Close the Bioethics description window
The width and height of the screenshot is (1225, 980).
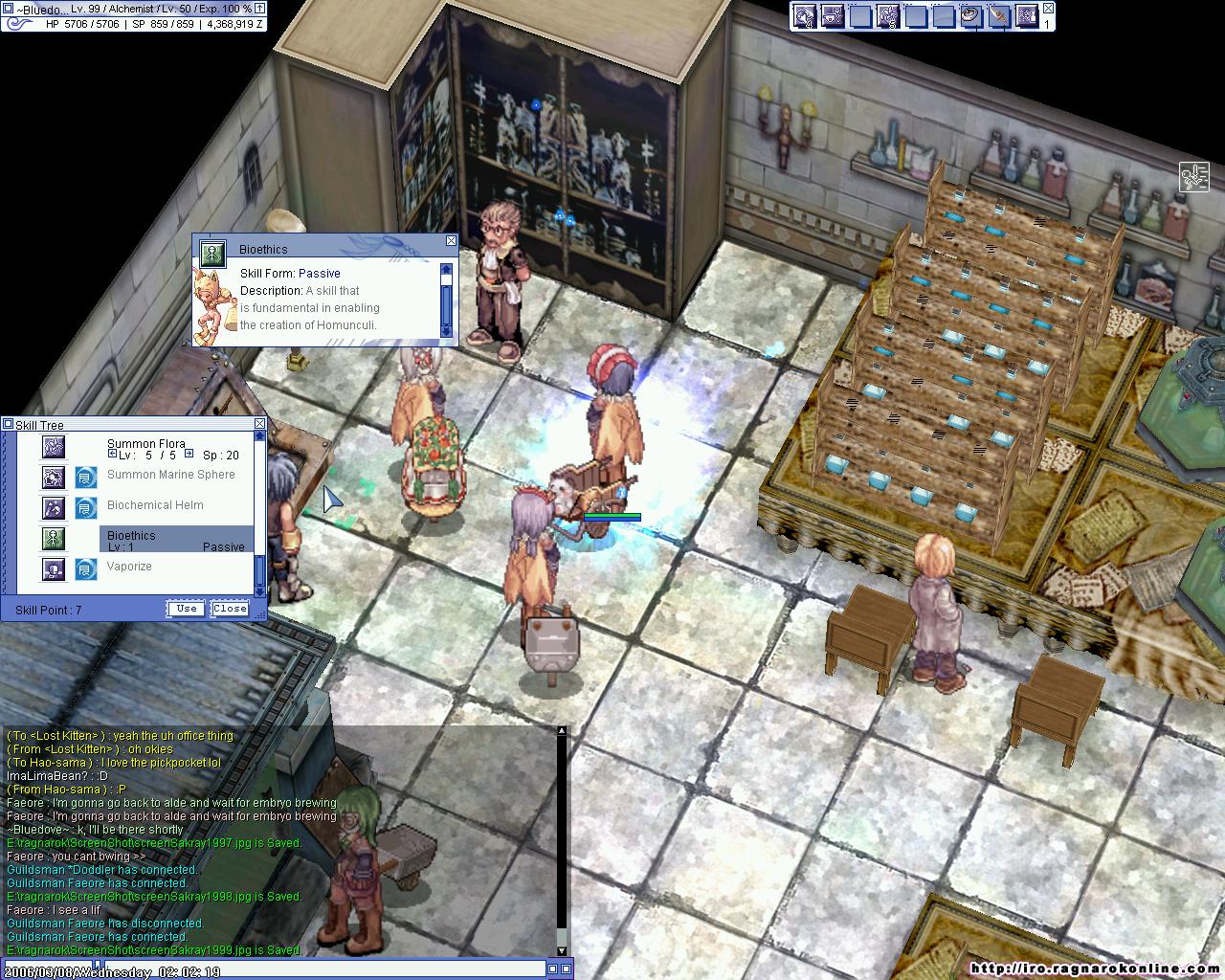point(451,241)
